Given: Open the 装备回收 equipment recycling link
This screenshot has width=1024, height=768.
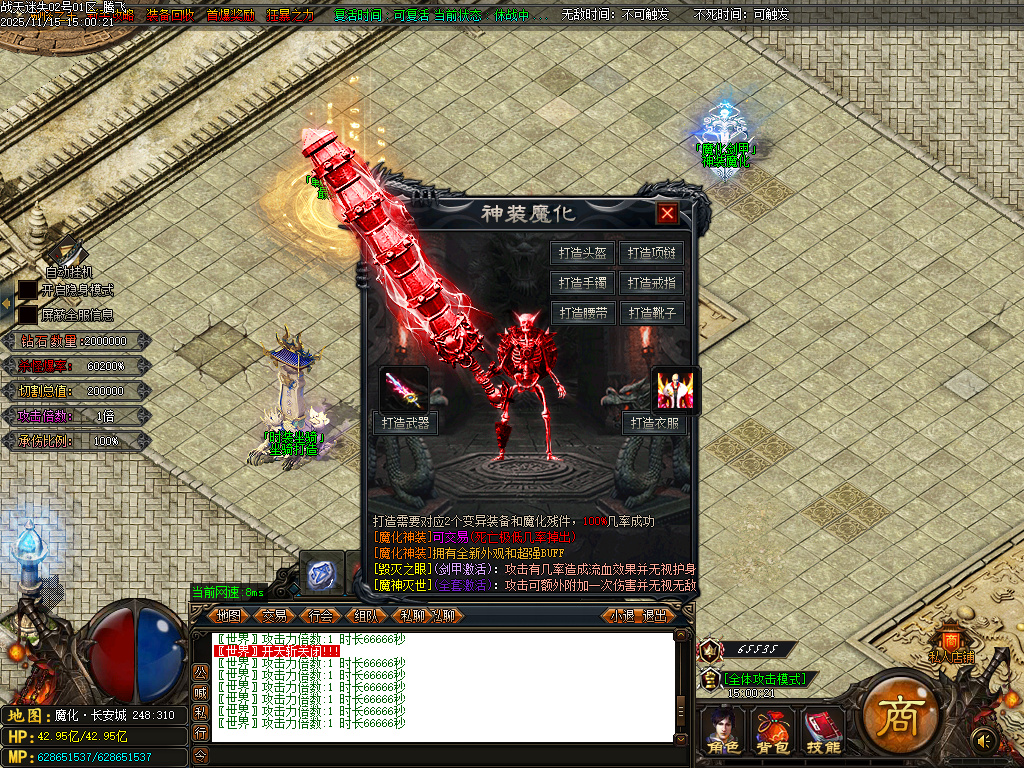Looking at the screenshot, I should (x=170, y=15).
